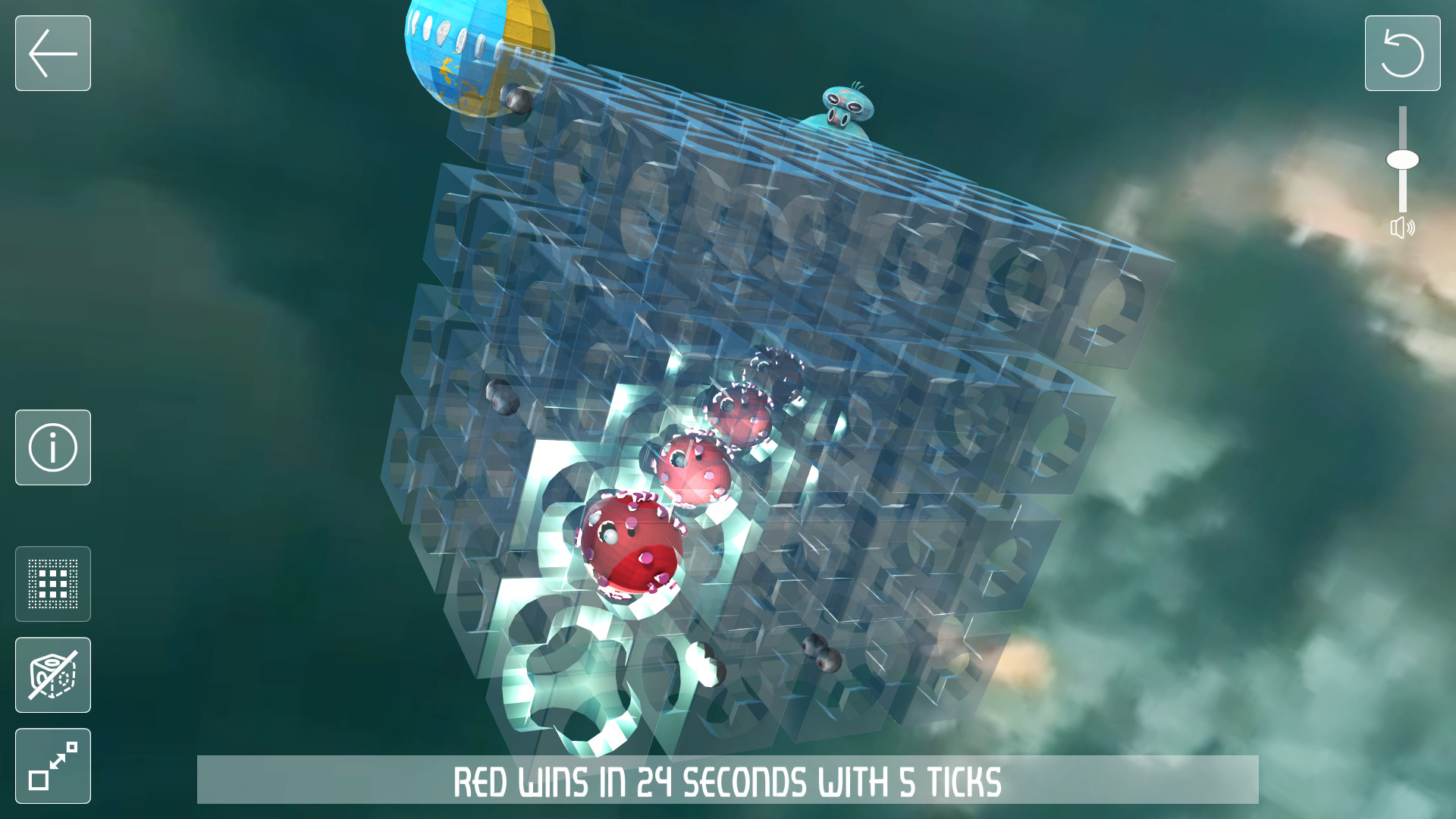The height and width of the screenshot is (819, 1456).
Task: Toggle cube outline visibility off
Action: click(x=52, y=675)
